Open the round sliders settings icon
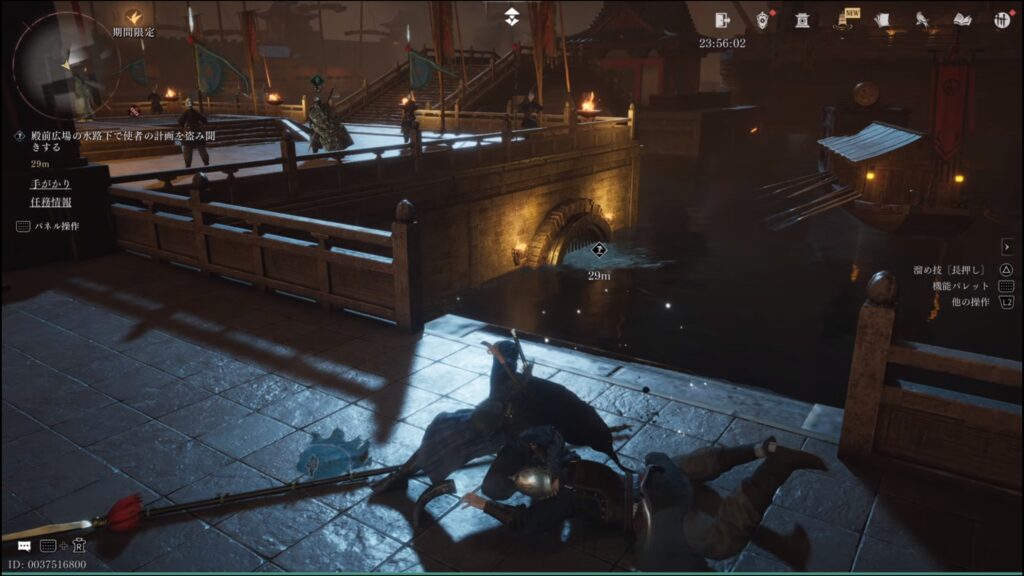Screen dimensions: 1024x576 [x=1002, y=20]
